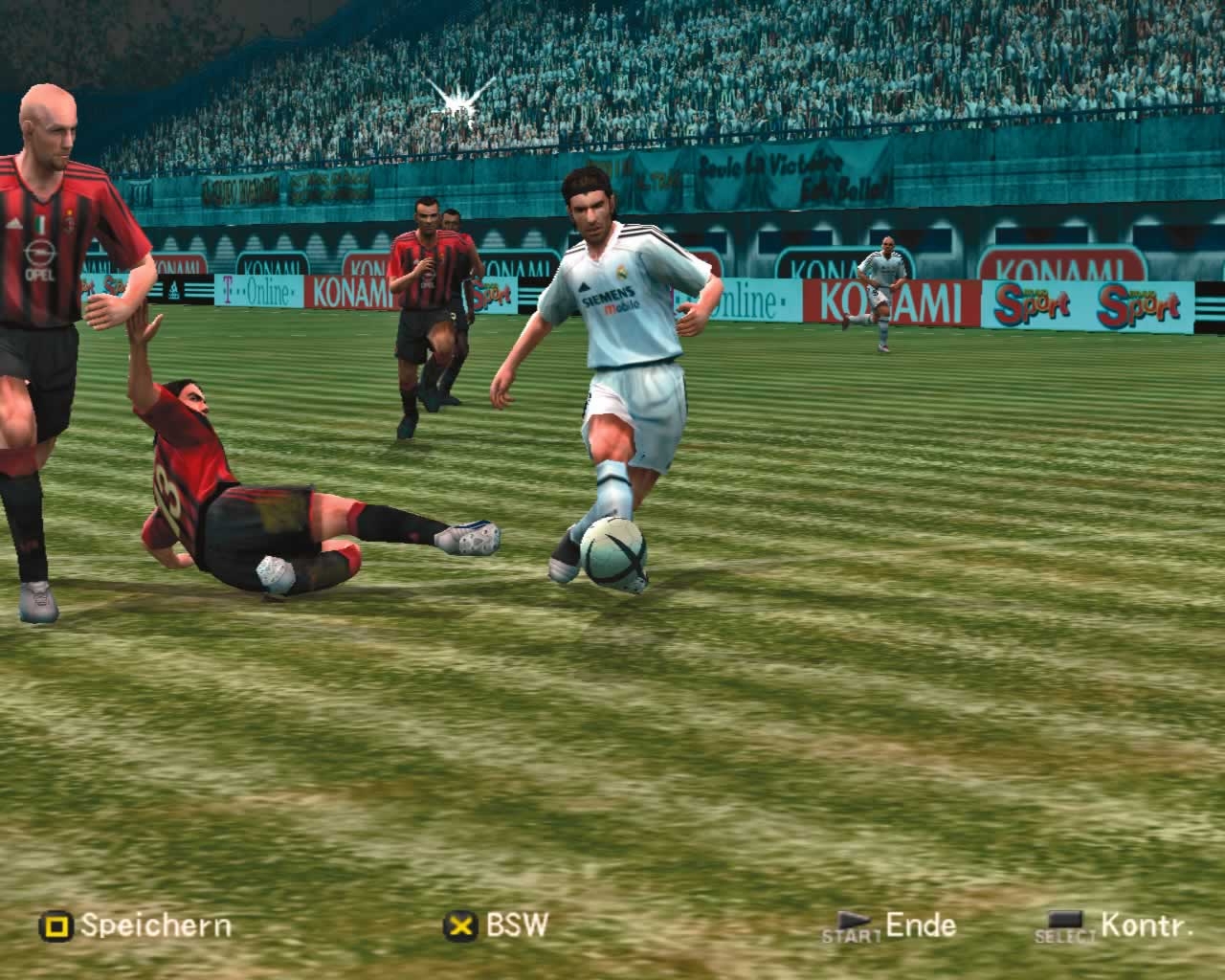Click the yellow X BSW icon
Image resolution: width=1225 pixels, height=980 pixels.
tap(460, 926)
